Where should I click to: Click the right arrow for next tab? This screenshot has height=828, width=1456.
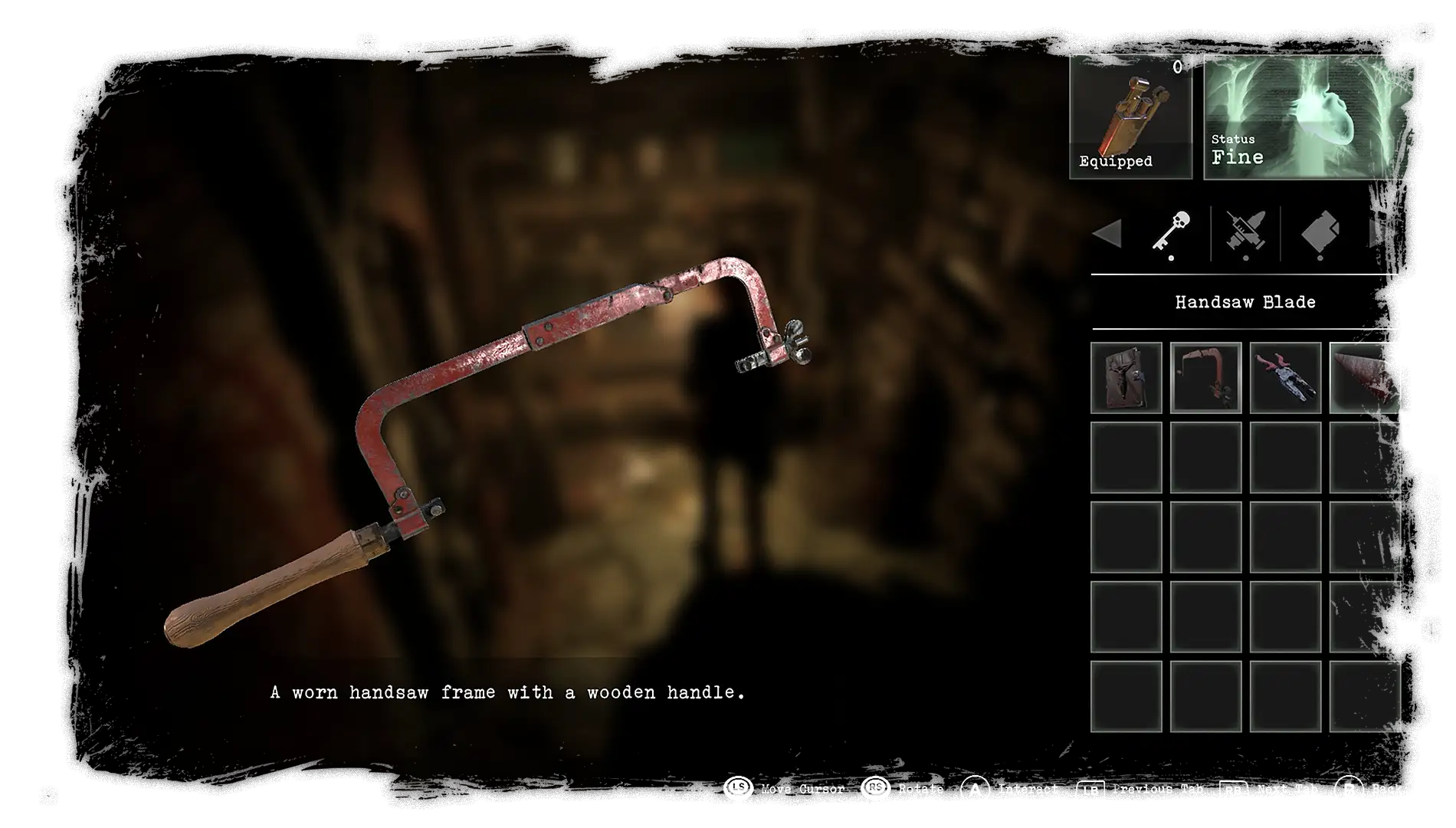click(x=1383, y=233)
